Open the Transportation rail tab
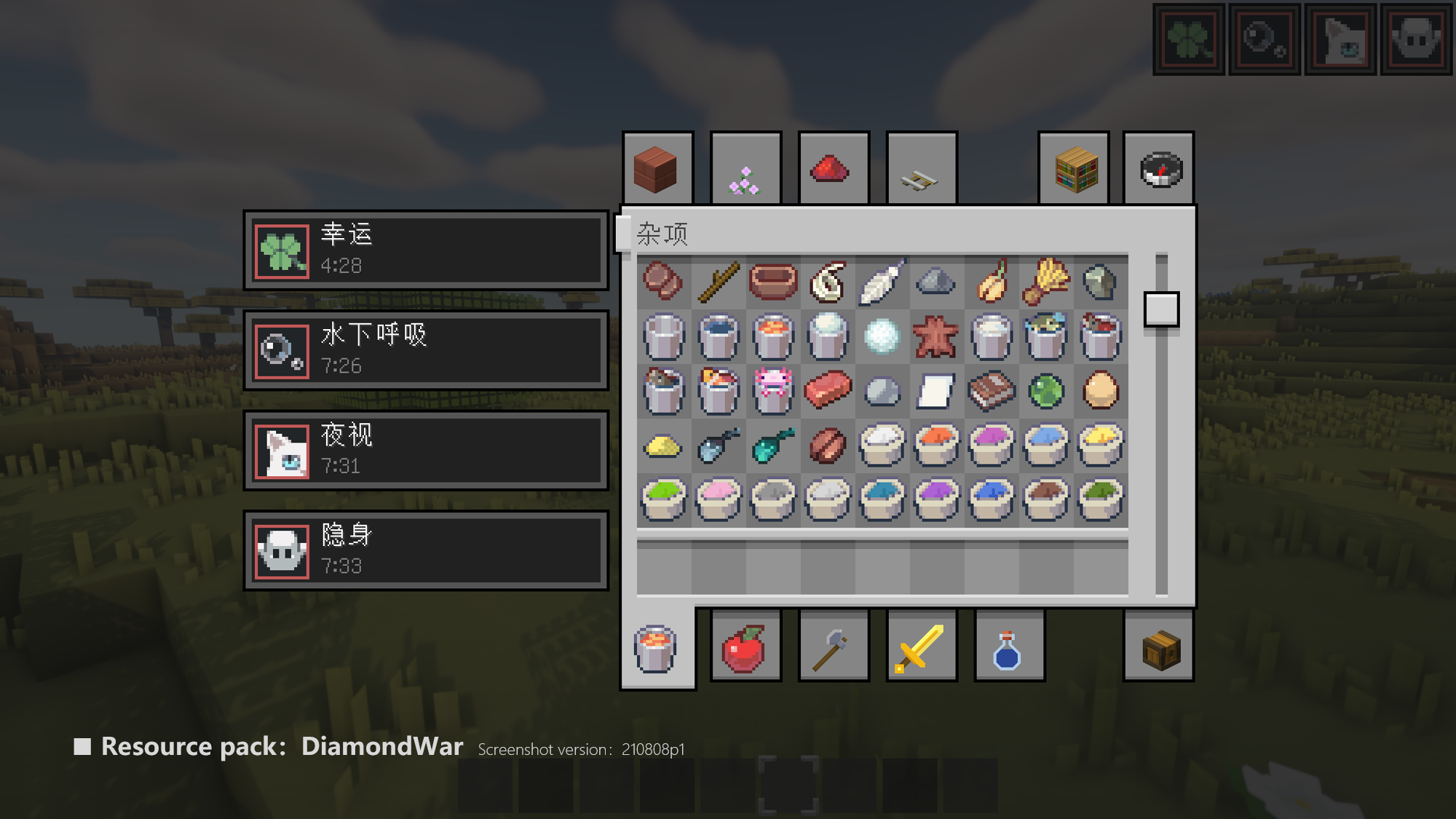 (x=921, y=169)
